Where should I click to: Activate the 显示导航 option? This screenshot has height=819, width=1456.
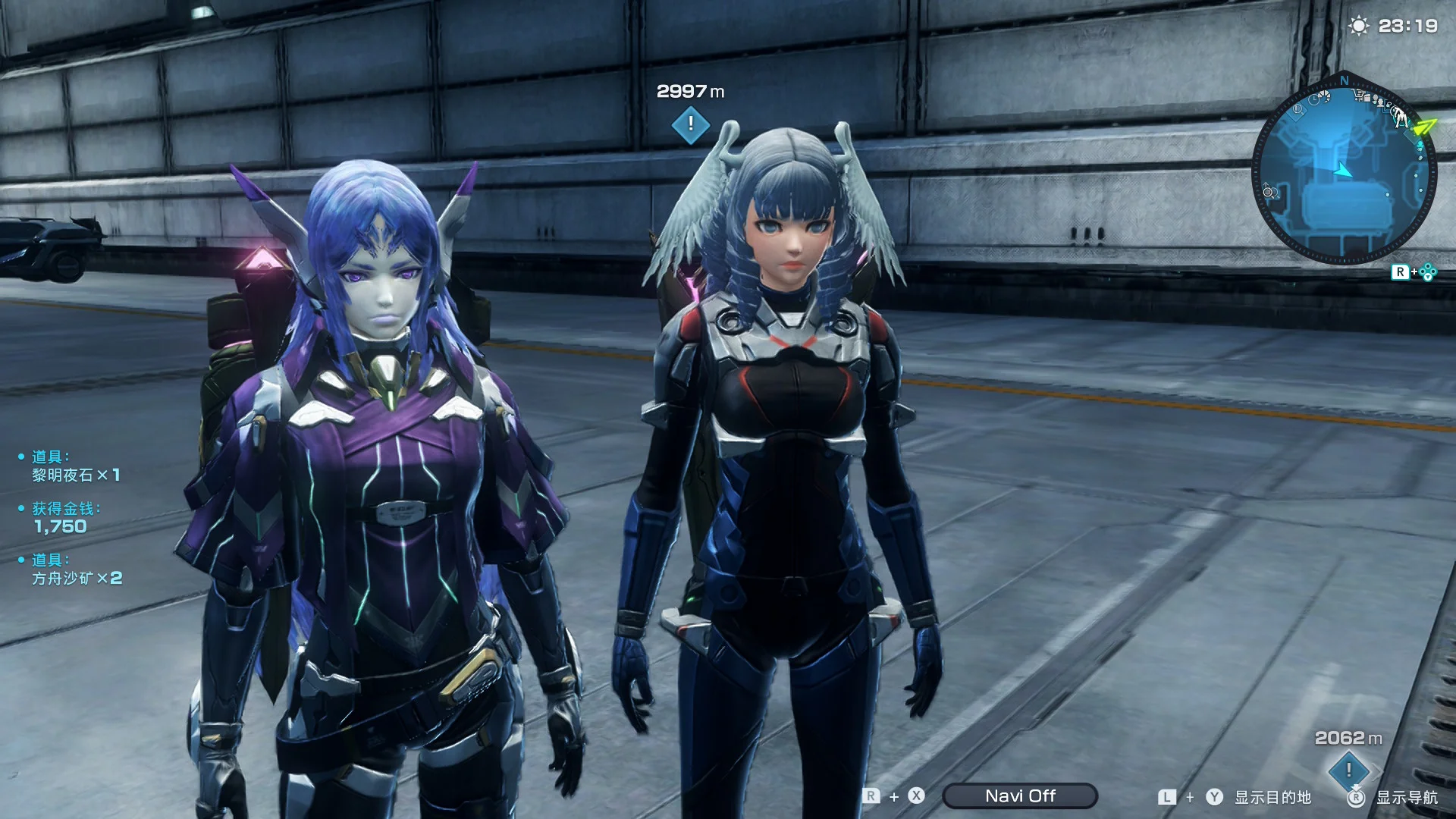(1407, 797)
